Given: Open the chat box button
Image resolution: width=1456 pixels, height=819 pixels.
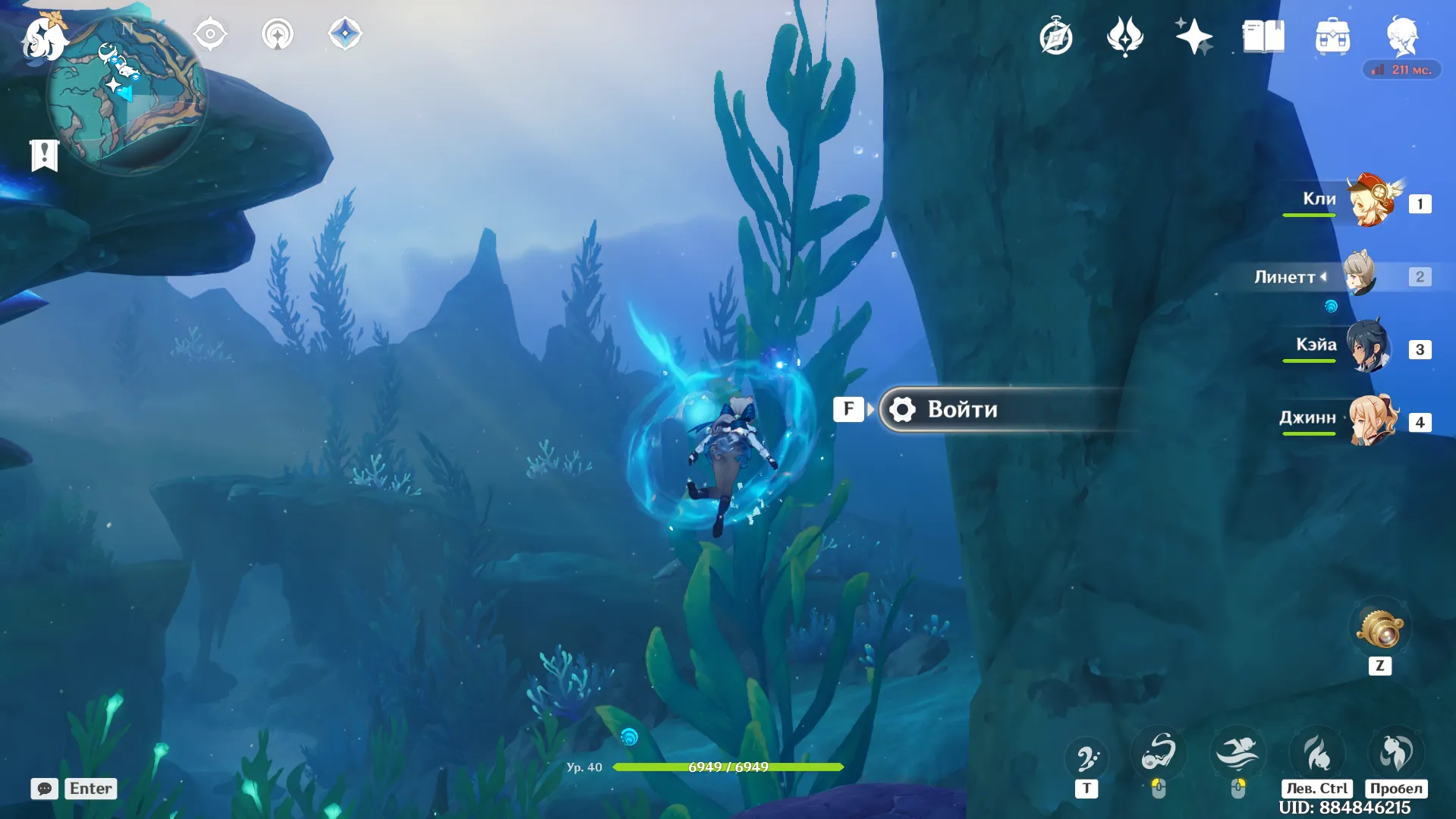Looking at the screenshot, I should click(44, 789).
